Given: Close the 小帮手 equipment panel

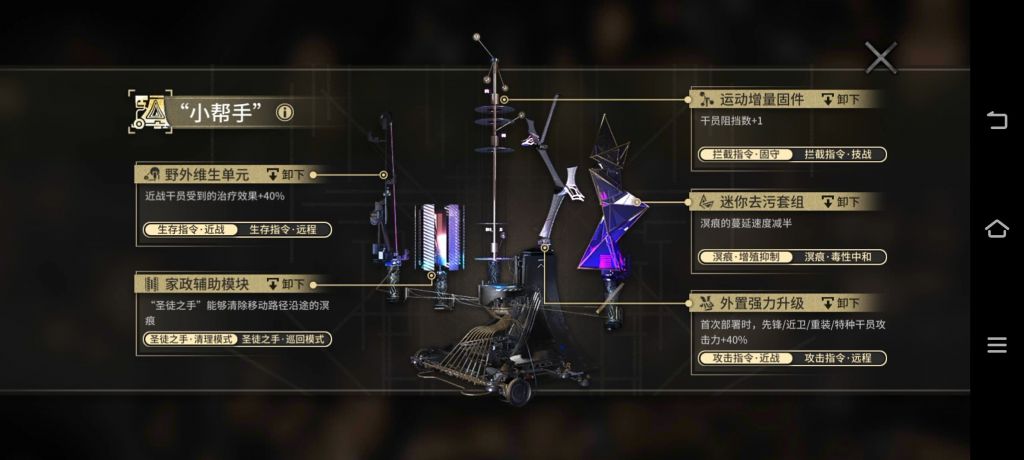Looking at the screenshot, I should [880, 57].
